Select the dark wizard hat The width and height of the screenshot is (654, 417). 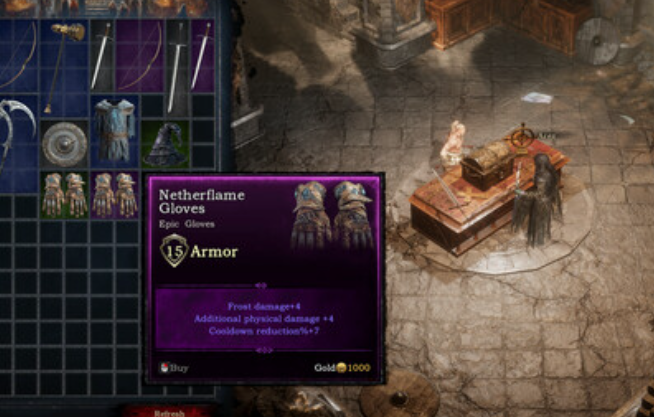(x=163, y=146)
